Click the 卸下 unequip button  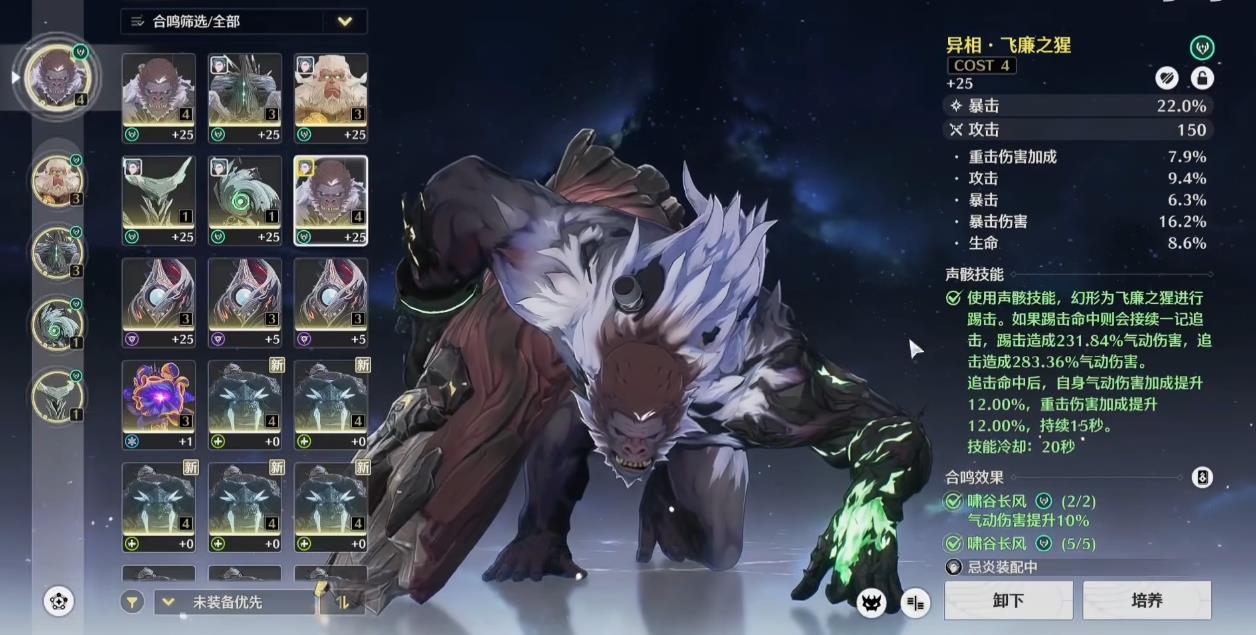(1008, 600)
